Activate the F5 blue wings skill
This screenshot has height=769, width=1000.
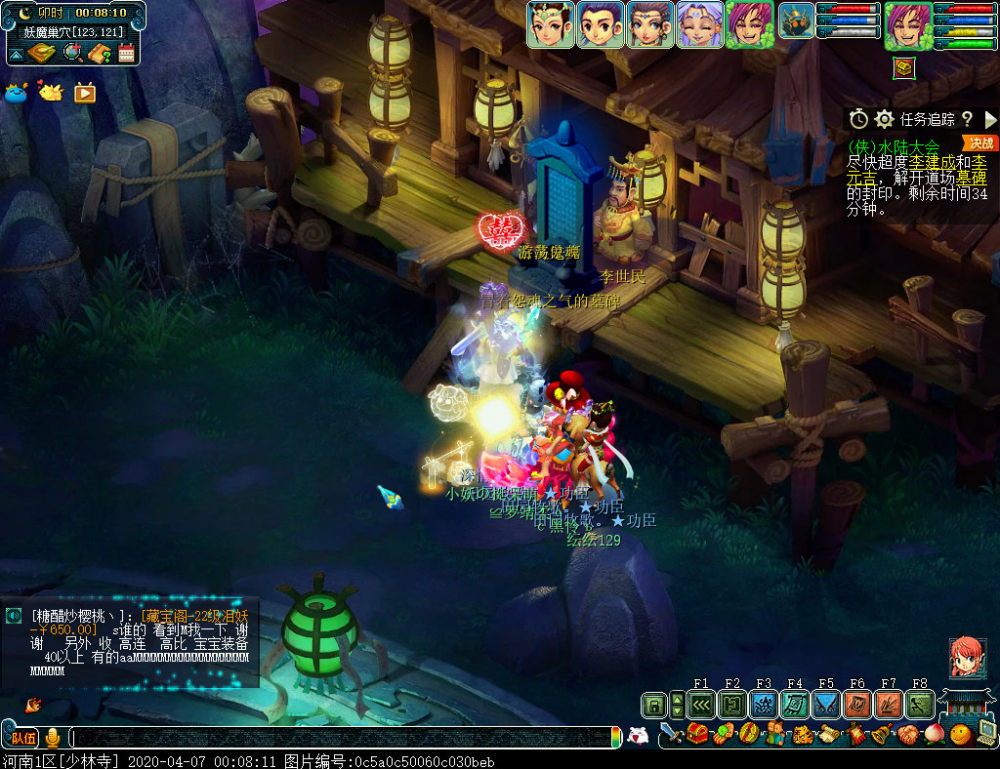pyautogui.click(x=826, y=705)
